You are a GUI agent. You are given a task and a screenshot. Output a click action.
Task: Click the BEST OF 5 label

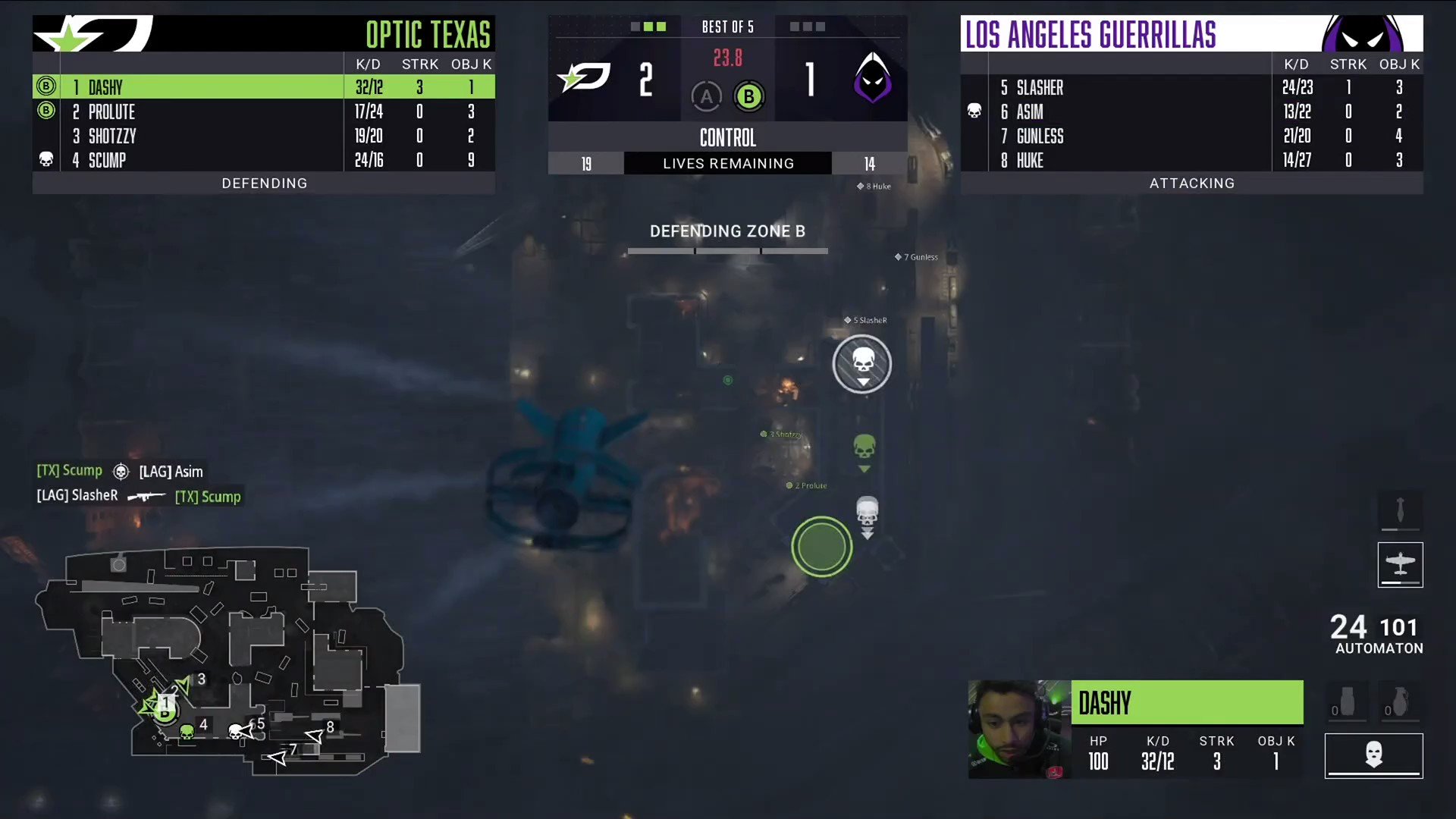pos(727,27)
